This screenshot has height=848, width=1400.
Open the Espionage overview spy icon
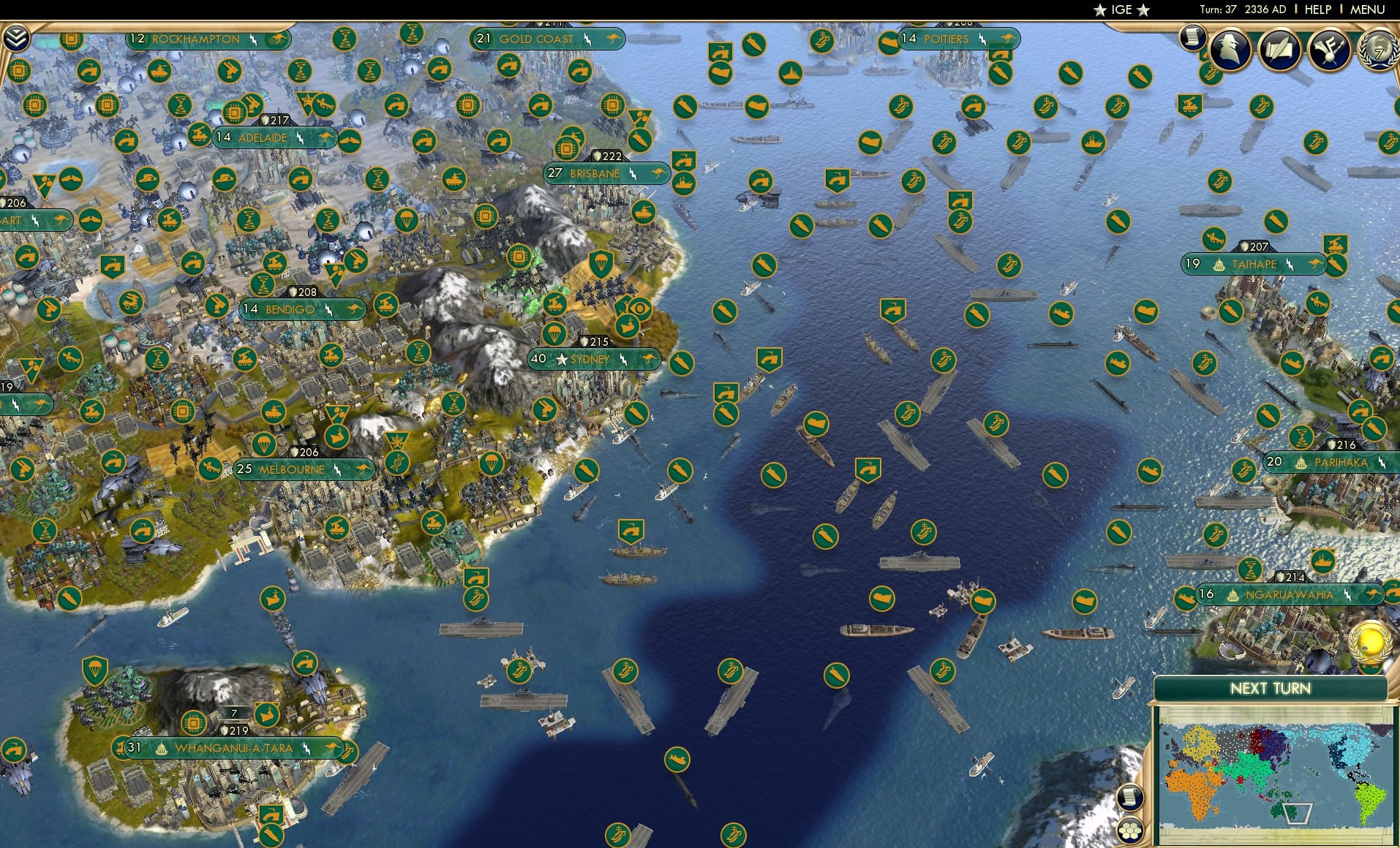(1231, 50)
